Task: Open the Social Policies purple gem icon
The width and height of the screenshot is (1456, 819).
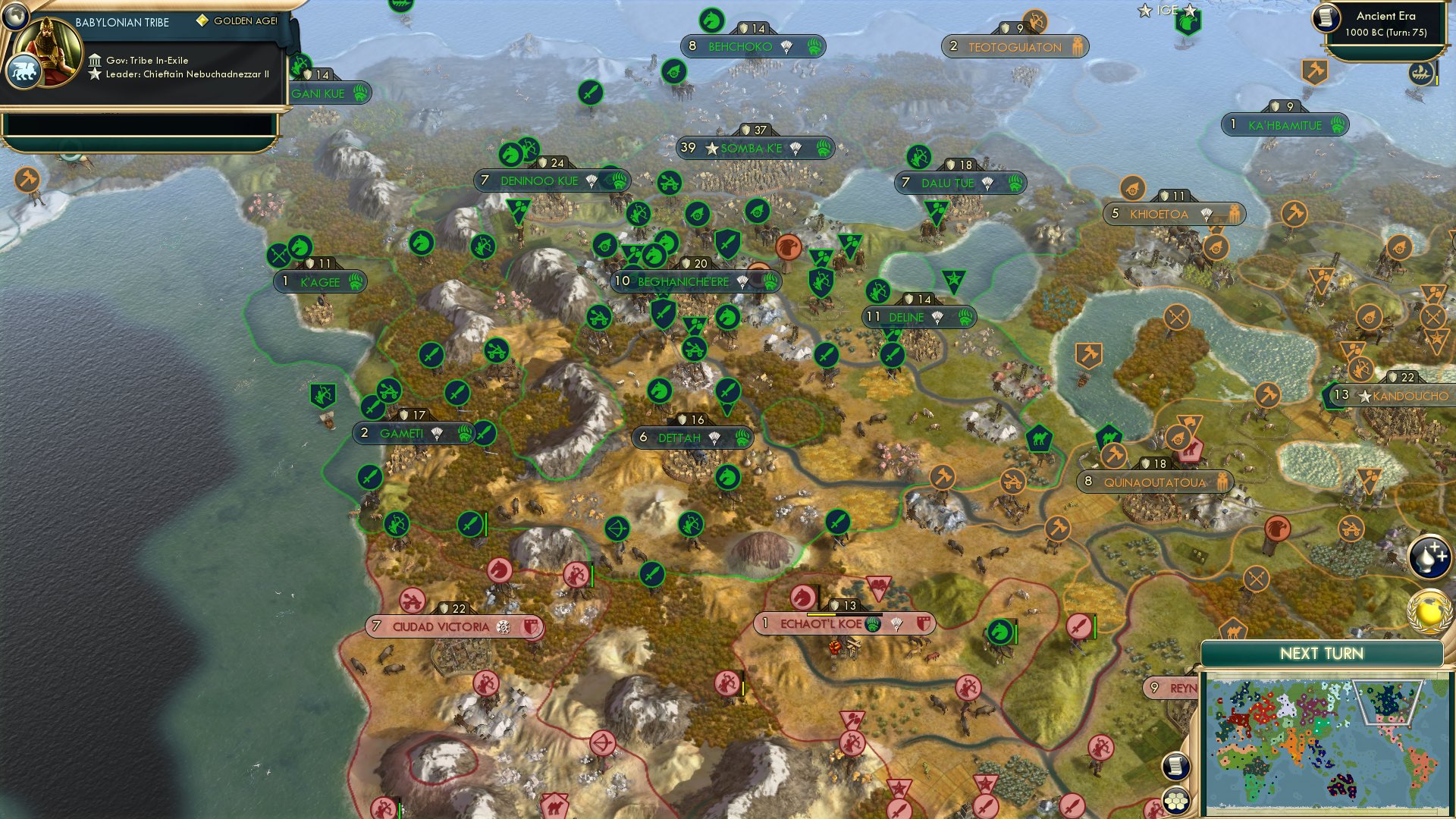Action: pos(1429,557)
